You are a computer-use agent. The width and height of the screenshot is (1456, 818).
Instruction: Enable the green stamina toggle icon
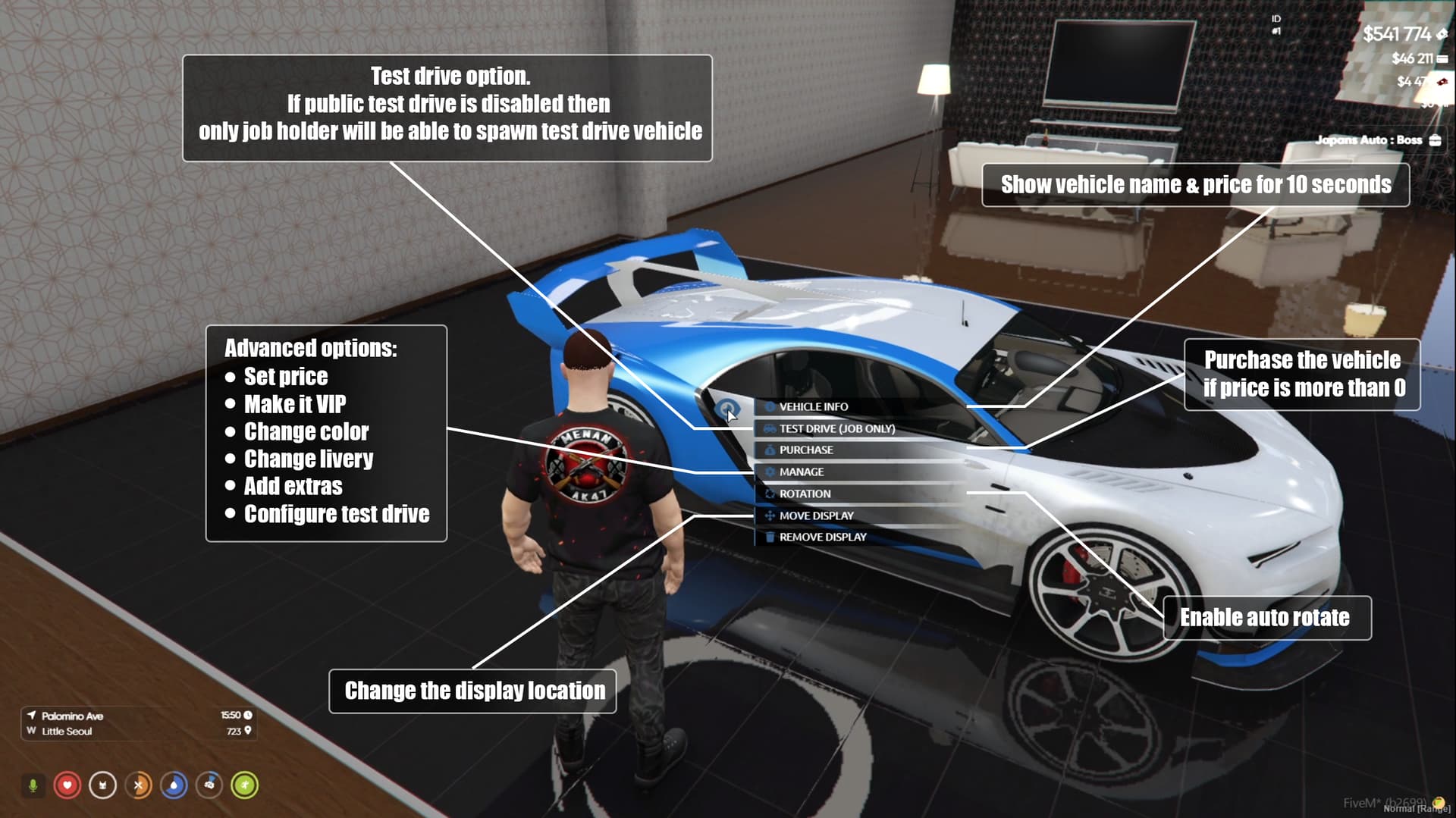click(245, 785)
